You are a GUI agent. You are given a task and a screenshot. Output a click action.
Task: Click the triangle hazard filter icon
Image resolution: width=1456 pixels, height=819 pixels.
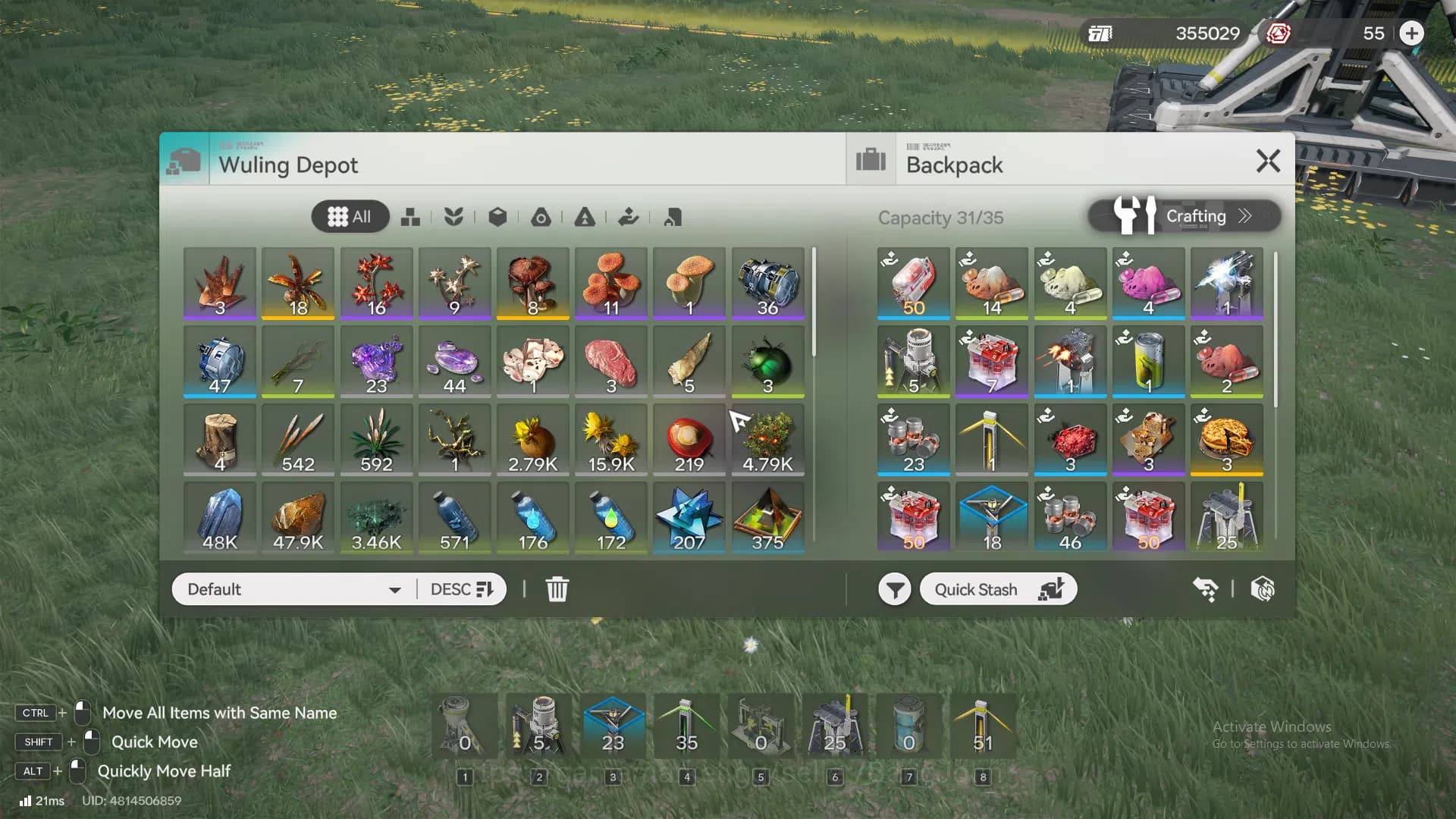click(x=584, y=218)
